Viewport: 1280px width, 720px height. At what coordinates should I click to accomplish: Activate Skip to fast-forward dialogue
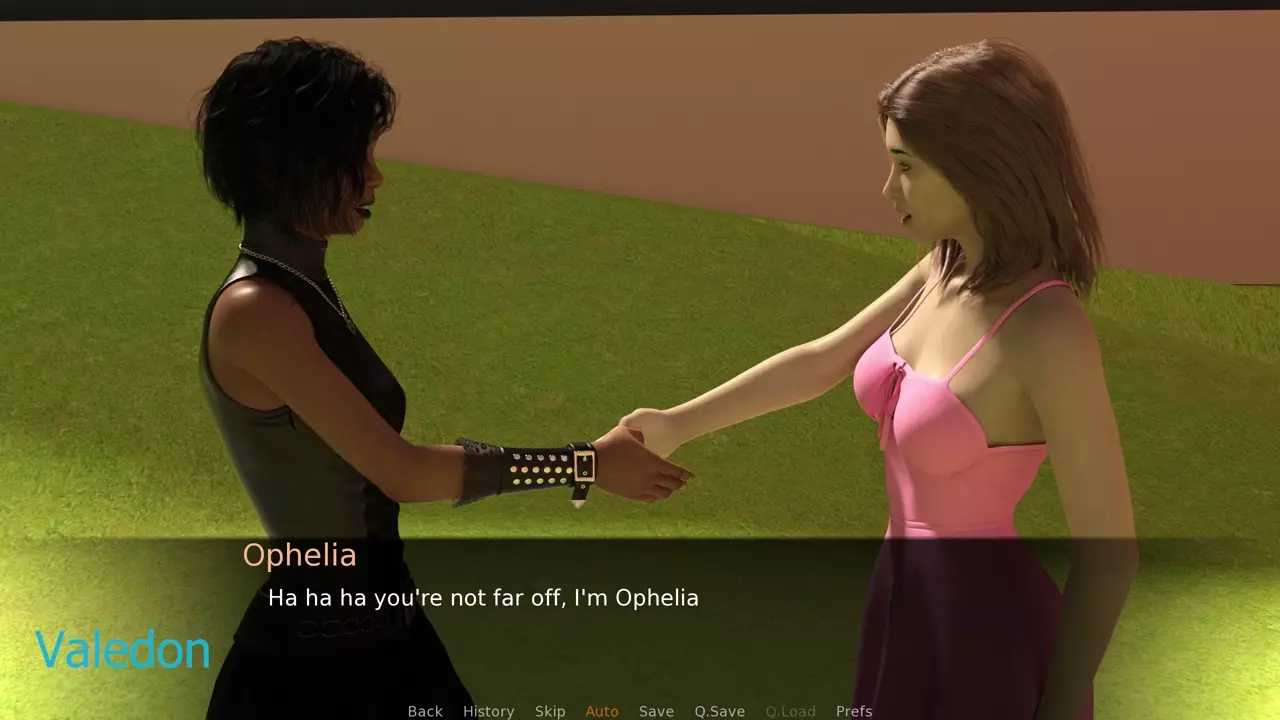pyautogui.click(x=550, y=711)
